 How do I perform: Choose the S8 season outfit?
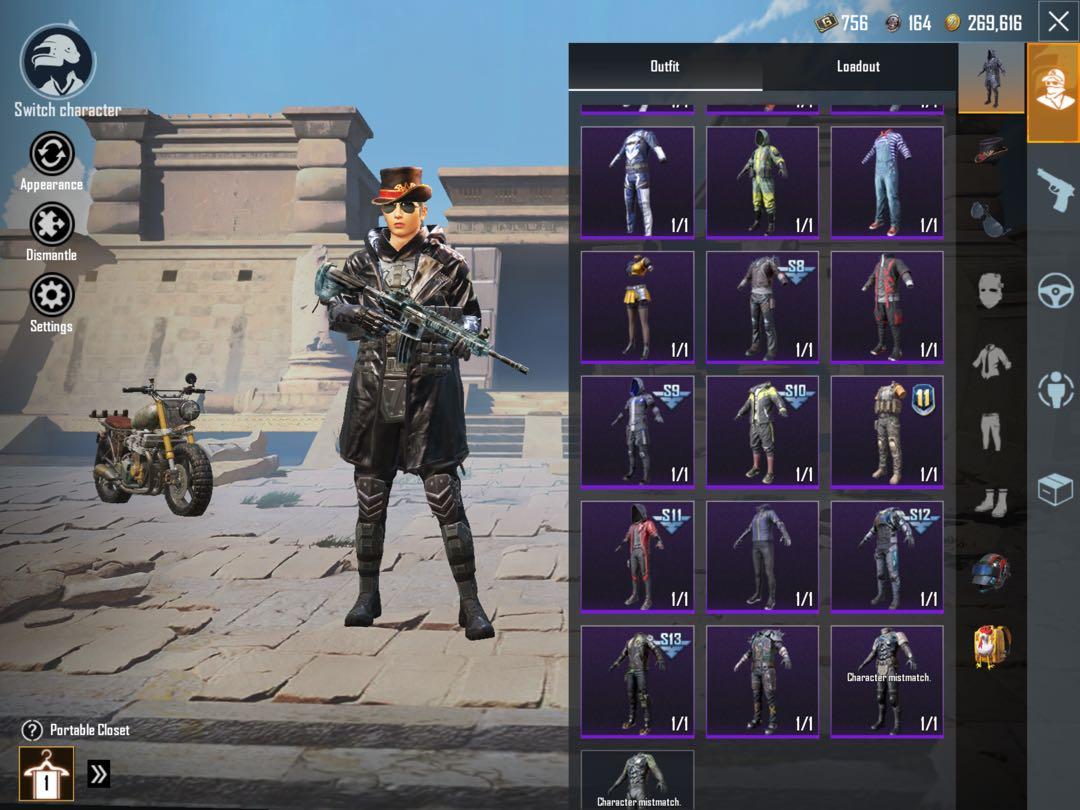[x=762, y=306]
